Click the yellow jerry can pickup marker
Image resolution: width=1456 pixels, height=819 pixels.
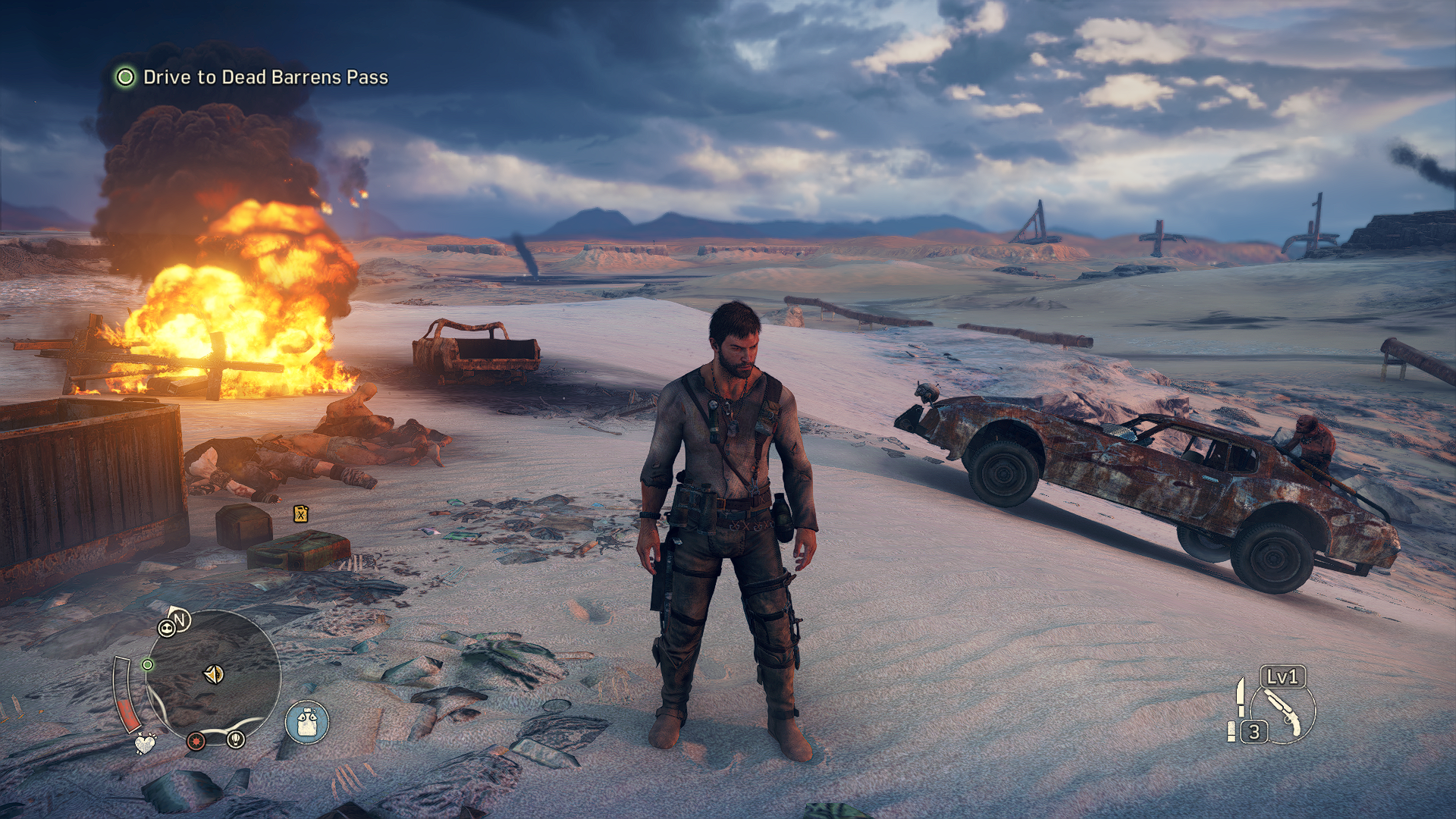tap(301, 514)
